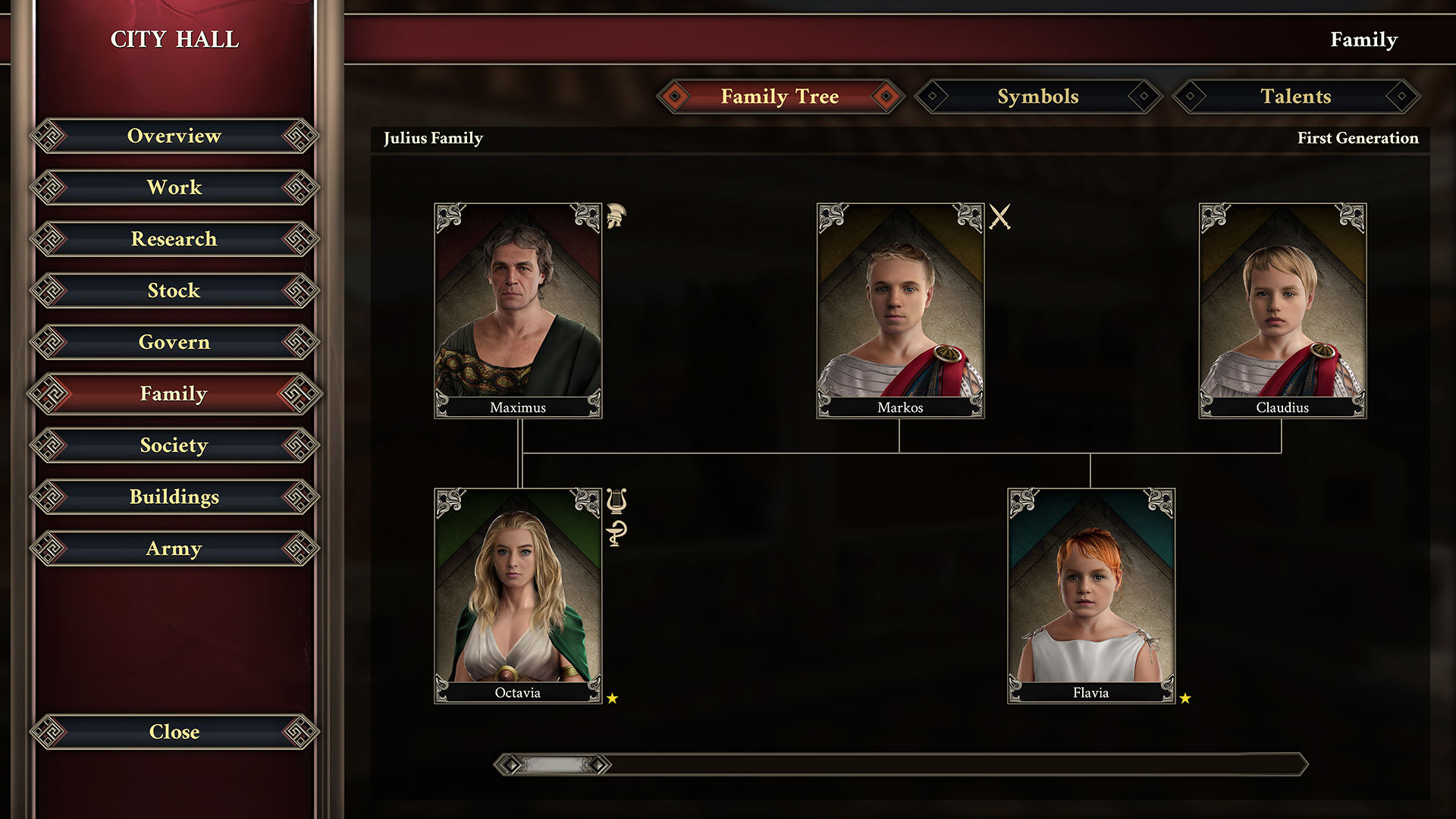Close the City Hall window
This screenshot has height=819, width=1456.
174,733
